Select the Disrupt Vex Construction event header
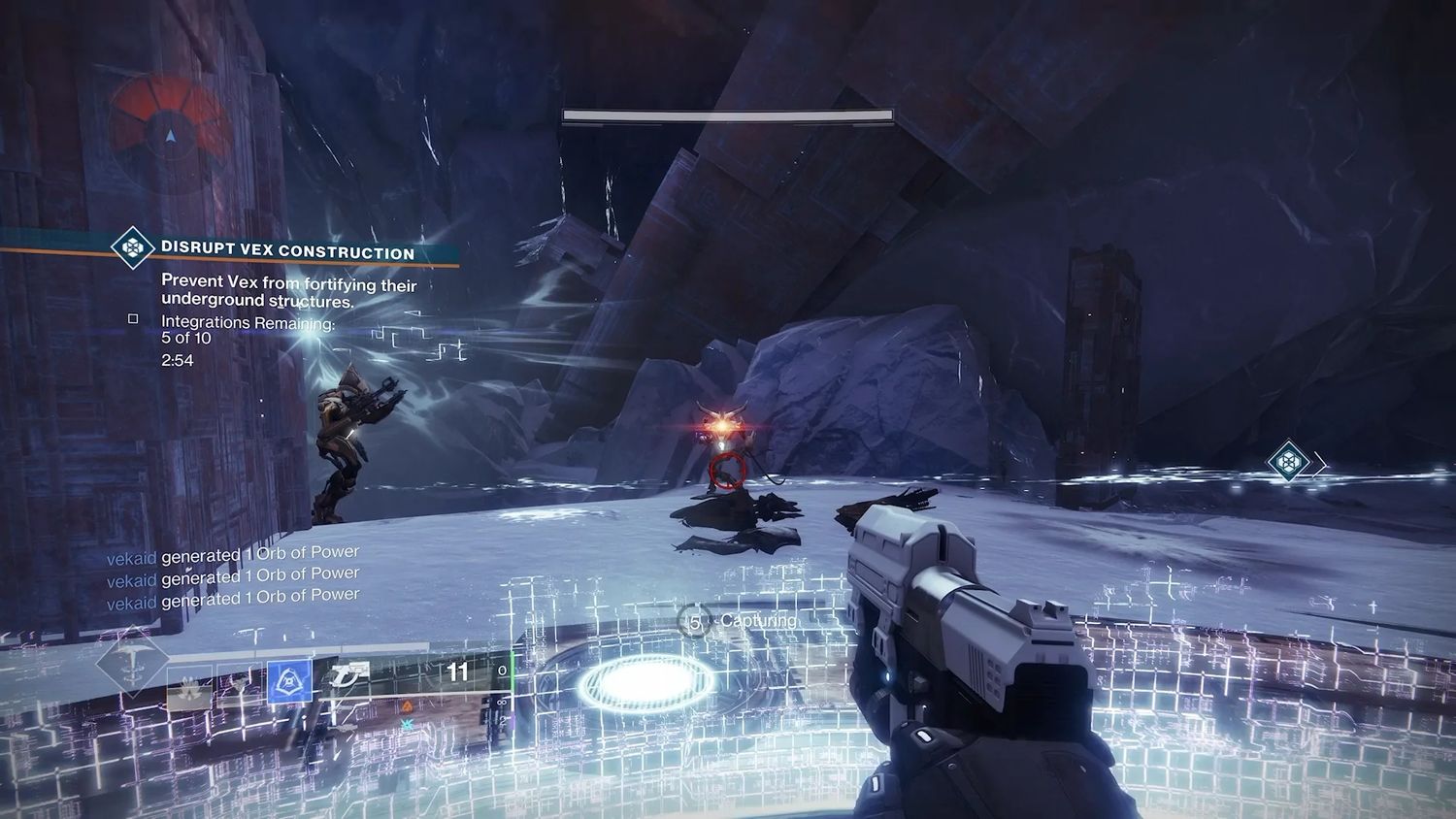The height and width of the screenshot is (819, 1456). tap(287, 250)
